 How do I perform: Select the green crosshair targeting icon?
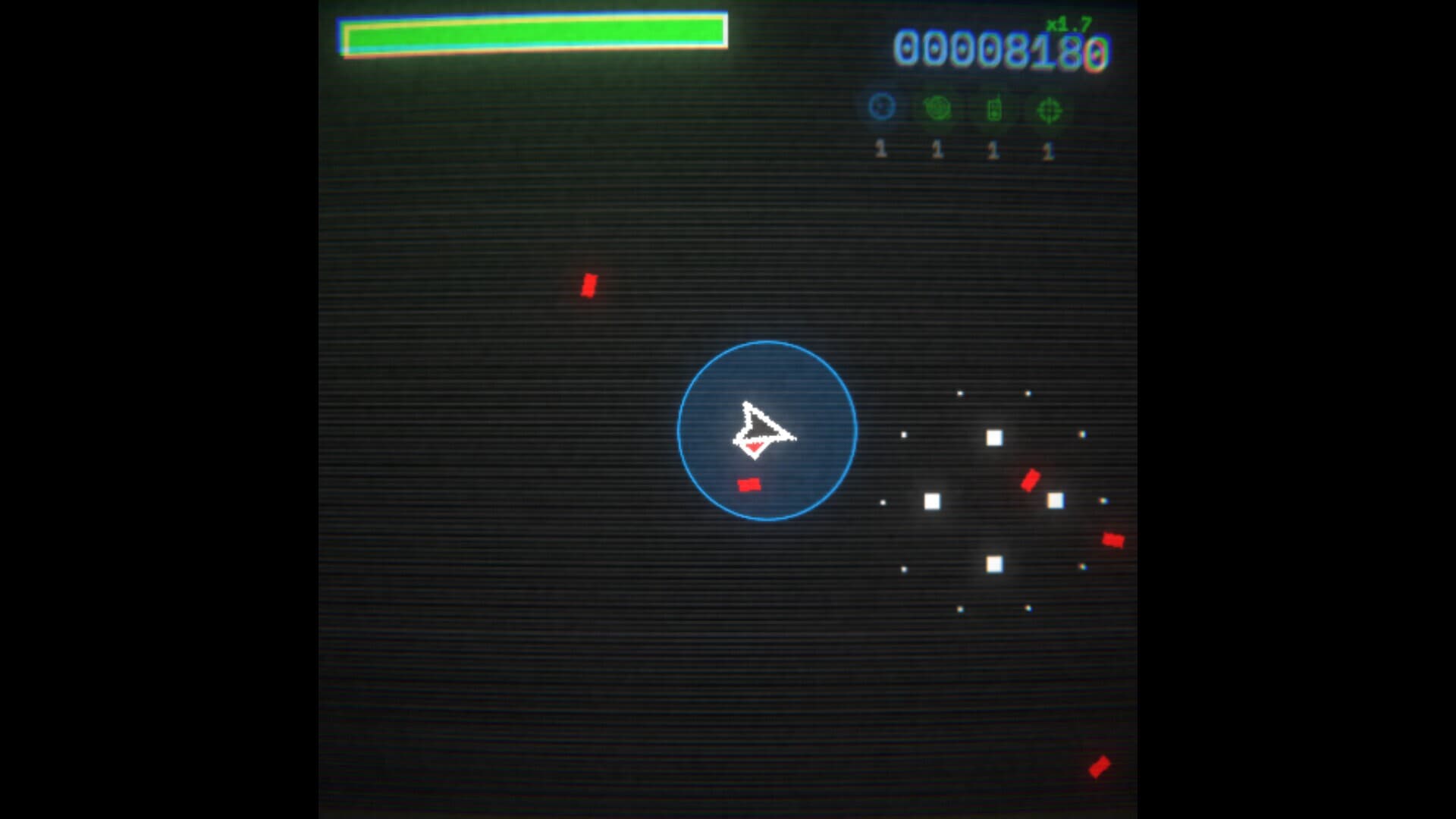tap(1048, 108)
